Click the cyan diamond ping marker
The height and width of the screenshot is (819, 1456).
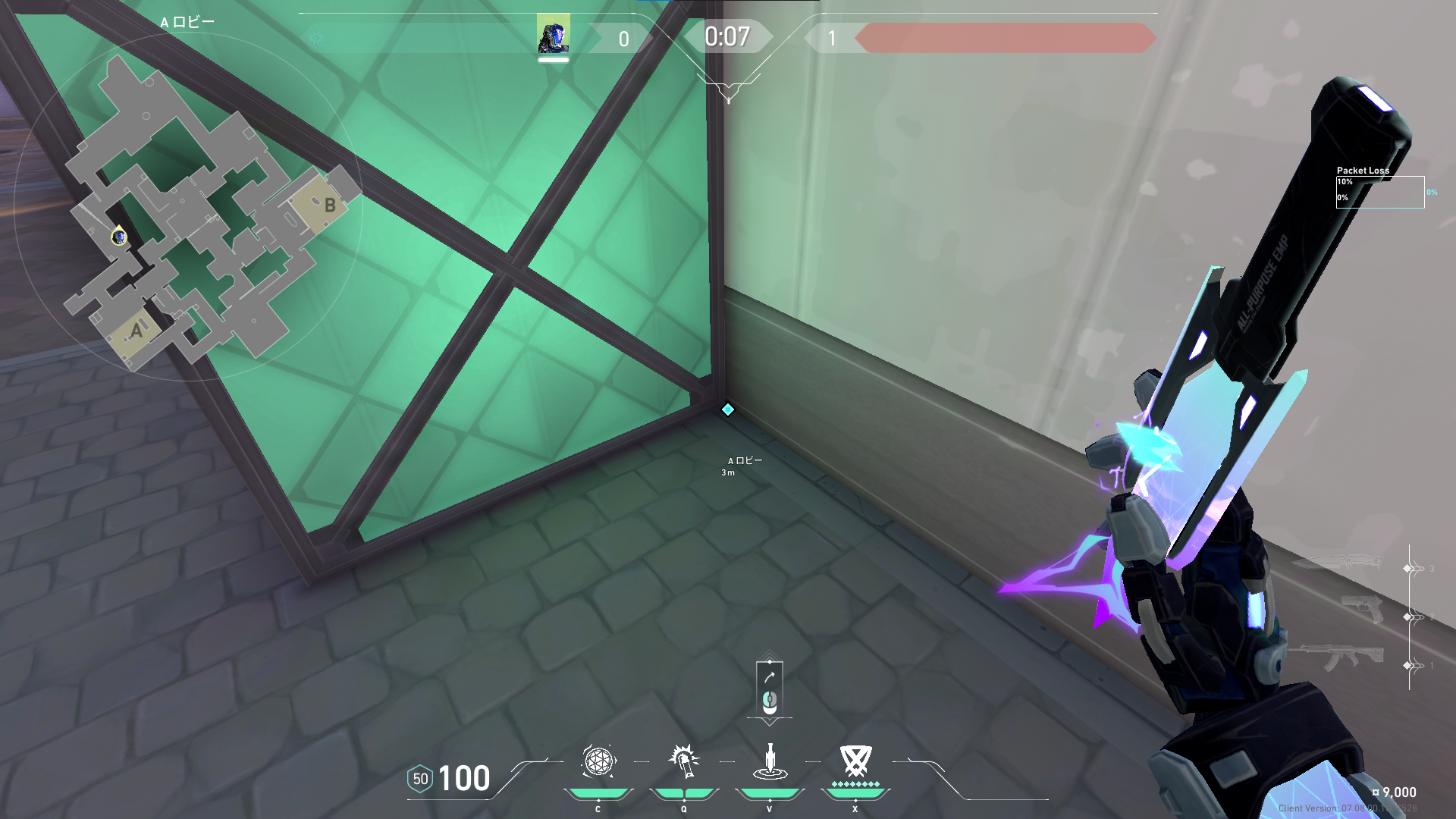tap(728, 409)
